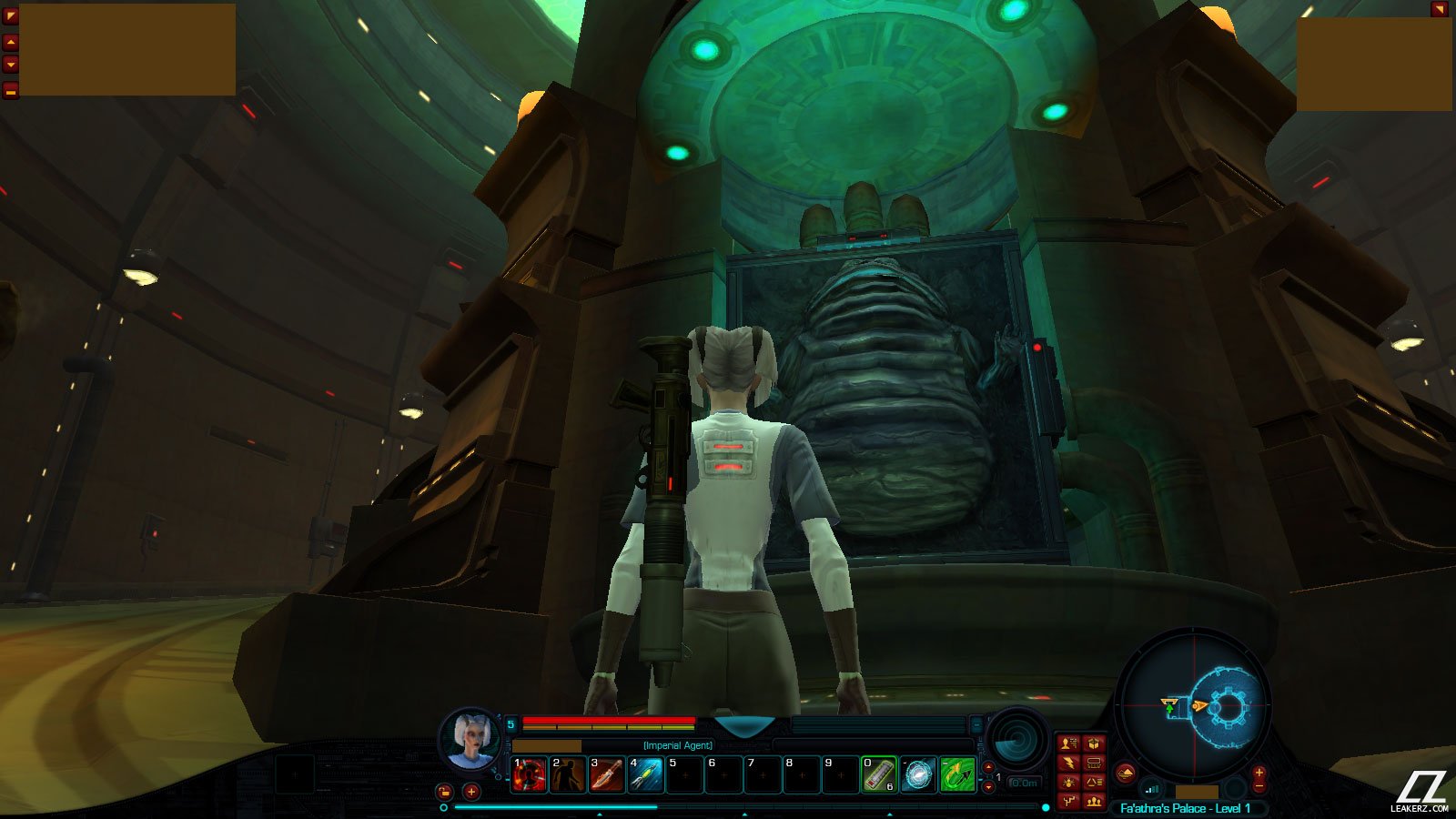Open the group of people social button

coord(1094,802)
